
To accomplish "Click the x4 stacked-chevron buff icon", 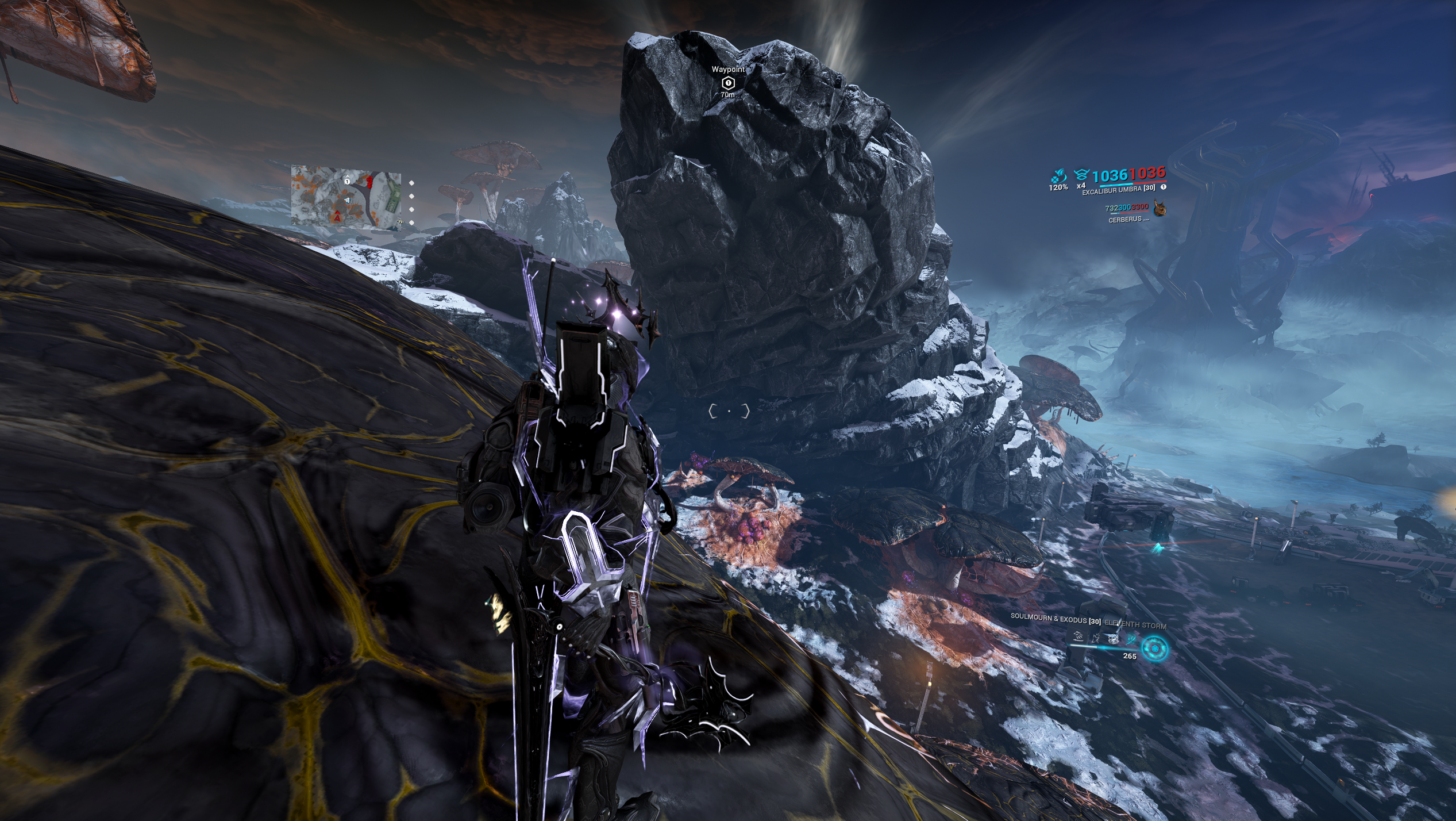I will pos(1081,174).
